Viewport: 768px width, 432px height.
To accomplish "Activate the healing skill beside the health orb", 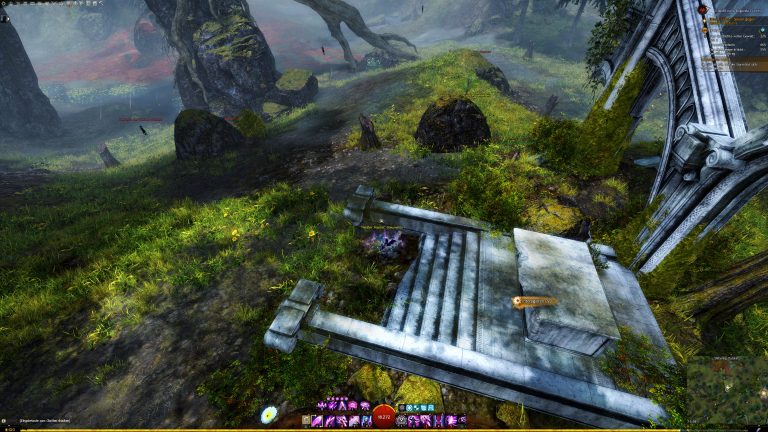I will pyautogui.click(x=401, y=421).
